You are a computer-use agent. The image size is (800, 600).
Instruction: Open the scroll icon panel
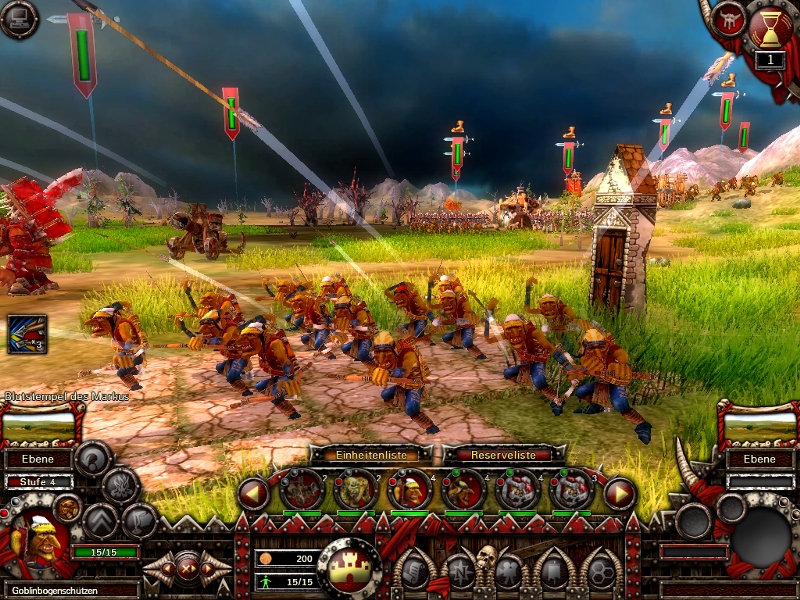(414, 572)
